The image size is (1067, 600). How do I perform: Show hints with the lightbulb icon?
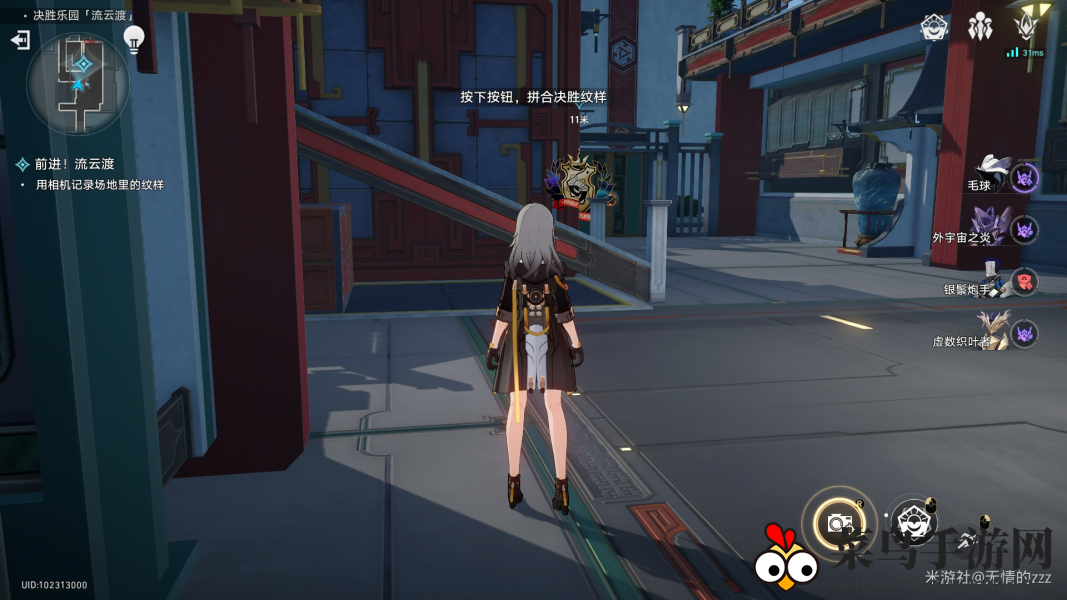[x=133, y=39]
